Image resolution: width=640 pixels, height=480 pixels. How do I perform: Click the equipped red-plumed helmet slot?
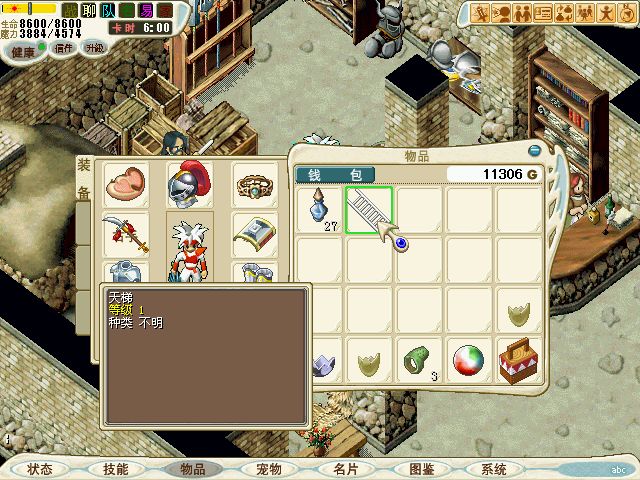coord(189,184)
